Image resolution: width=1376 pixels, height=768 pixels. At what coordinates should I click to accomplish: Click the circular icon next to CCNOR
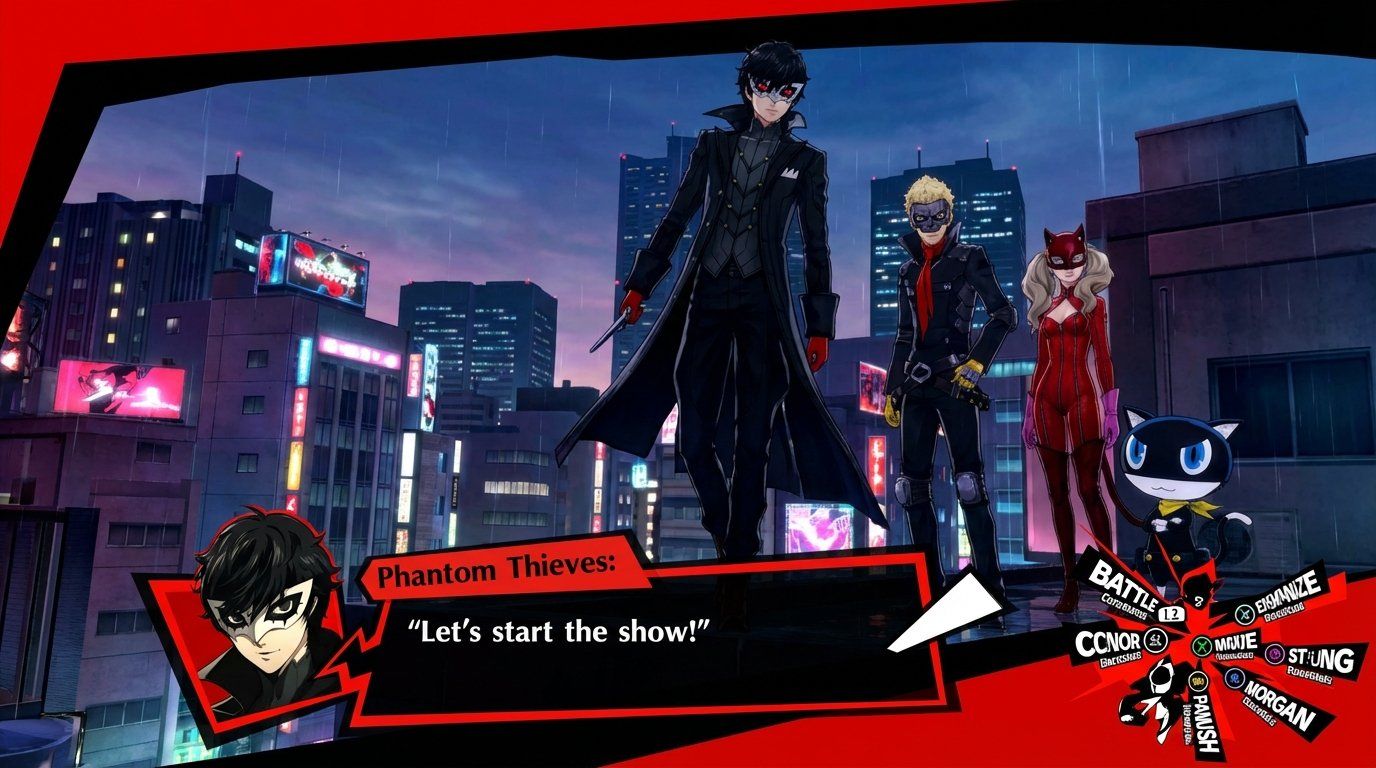click(1153, 639)
